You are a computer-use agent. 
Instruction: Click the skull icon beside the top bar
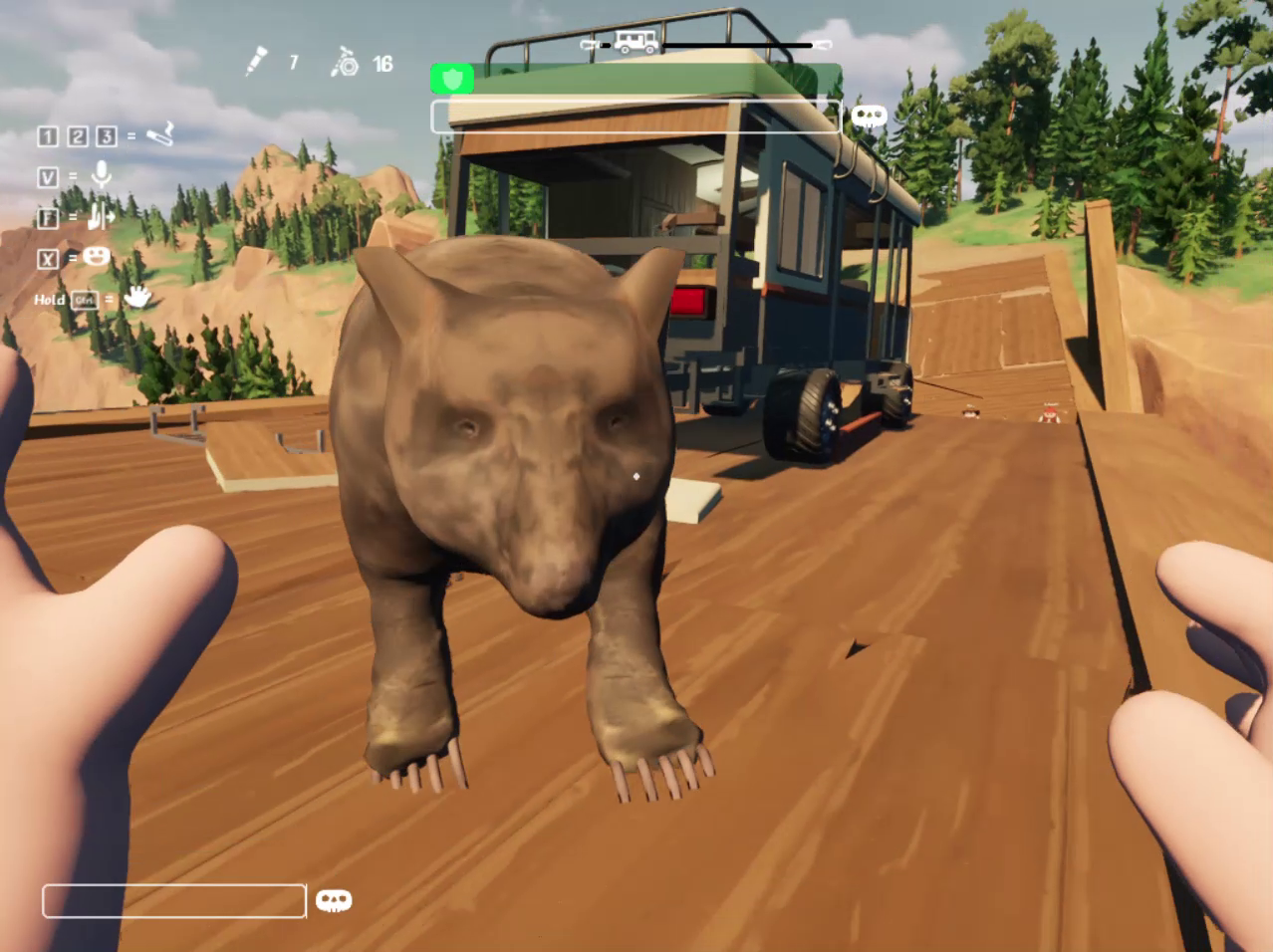[x=869, y=117]
